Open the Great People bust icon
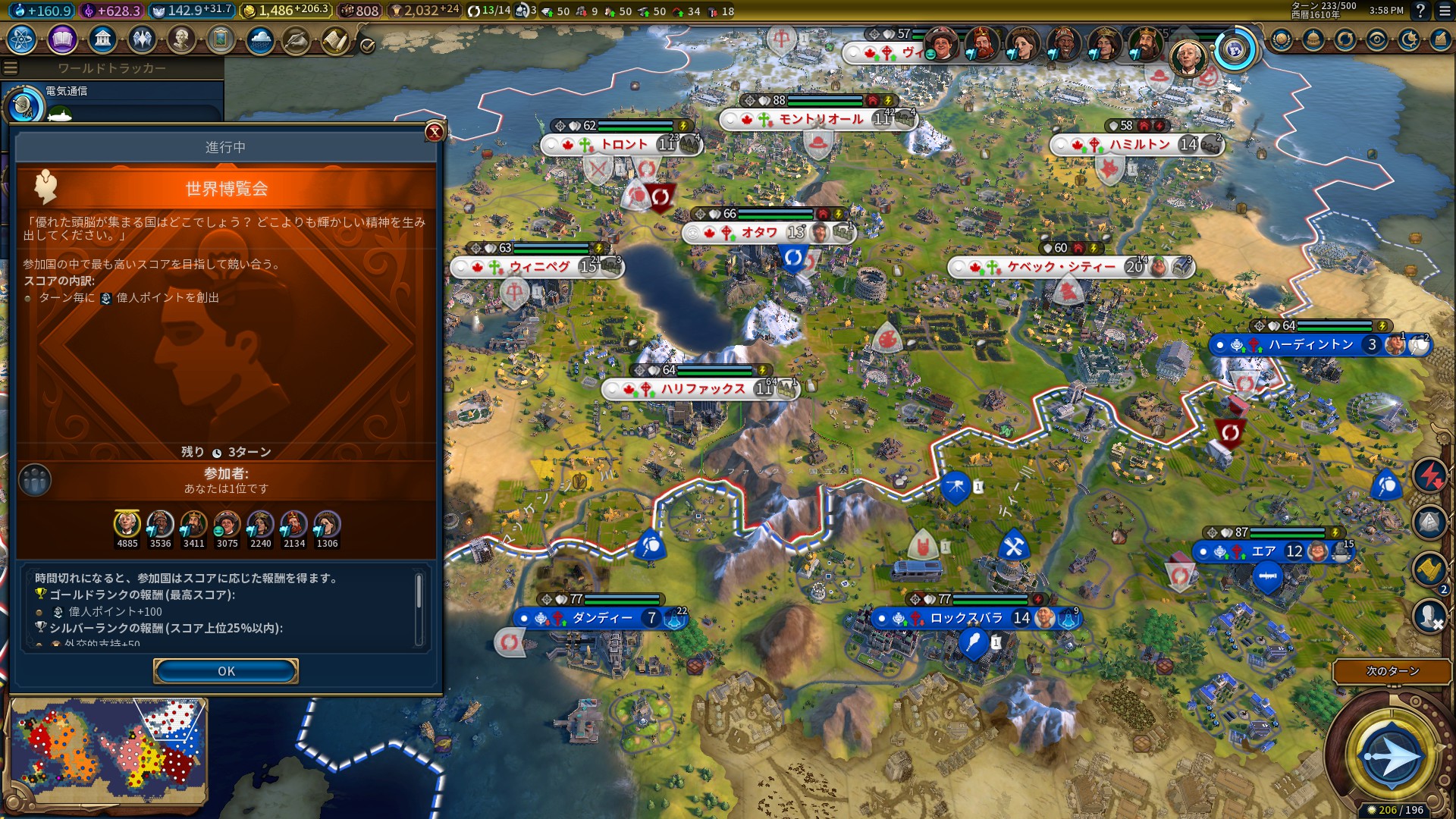The width and height of the screenshot is (1456, 819). pos(181,39)
